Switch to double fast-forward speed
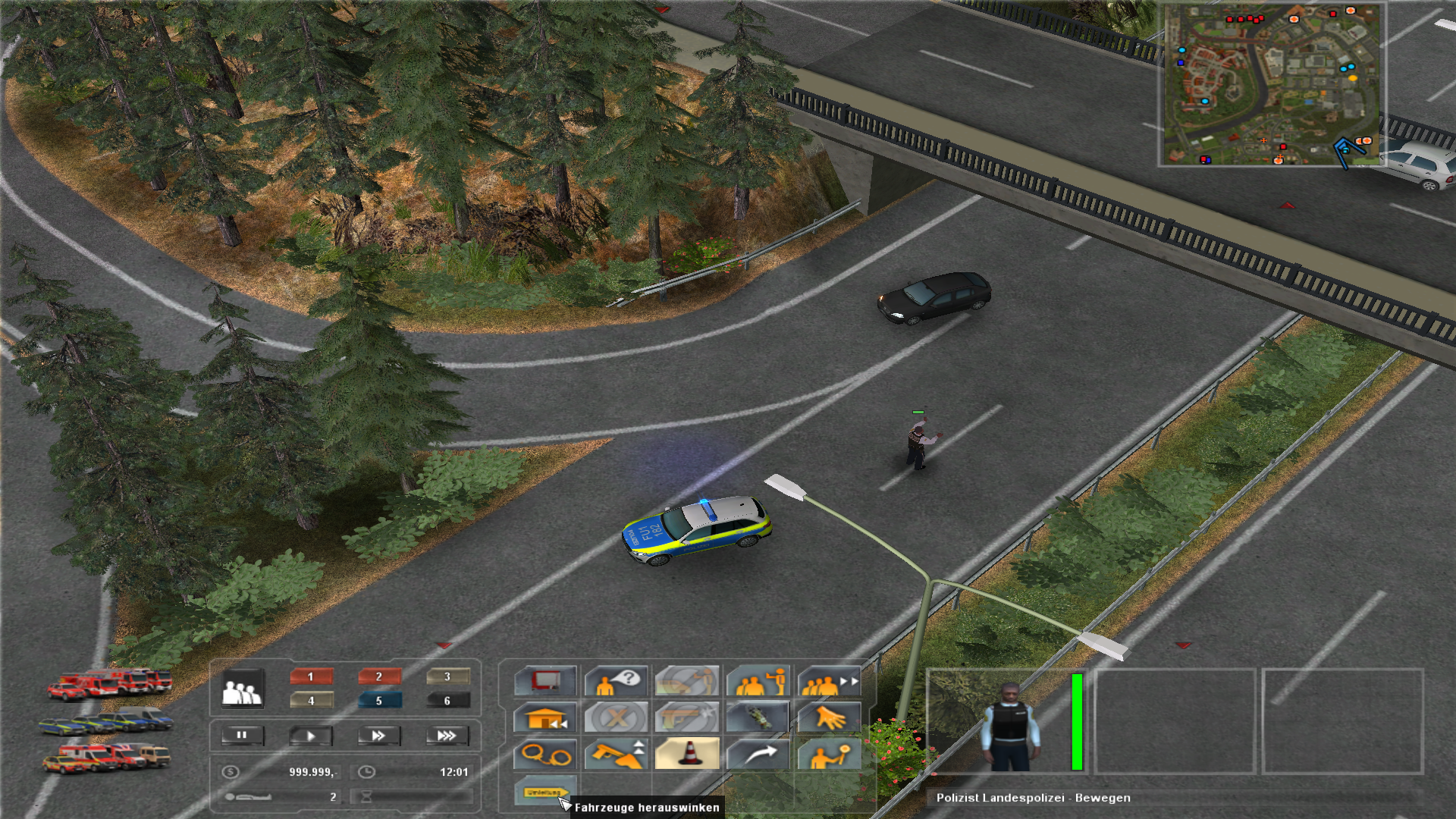 tap(378, 736)
